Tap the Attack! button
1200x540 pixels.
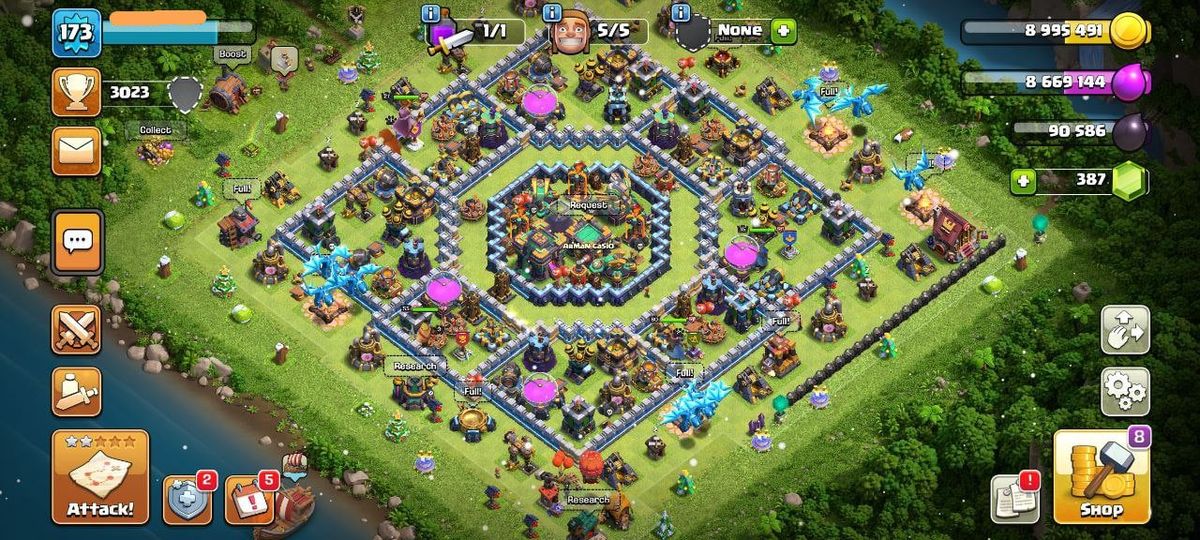point(100,477)
